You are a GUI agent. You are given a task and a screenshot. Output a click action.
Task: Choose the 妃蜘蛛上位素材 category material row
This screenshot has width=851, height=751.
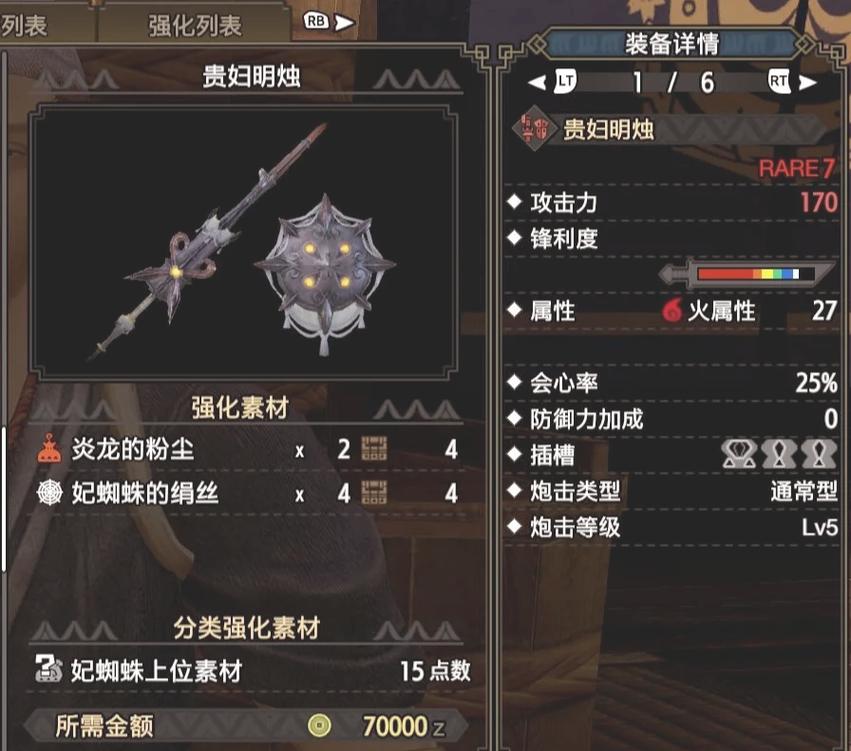pyautogui.click(x=252, y=670)
